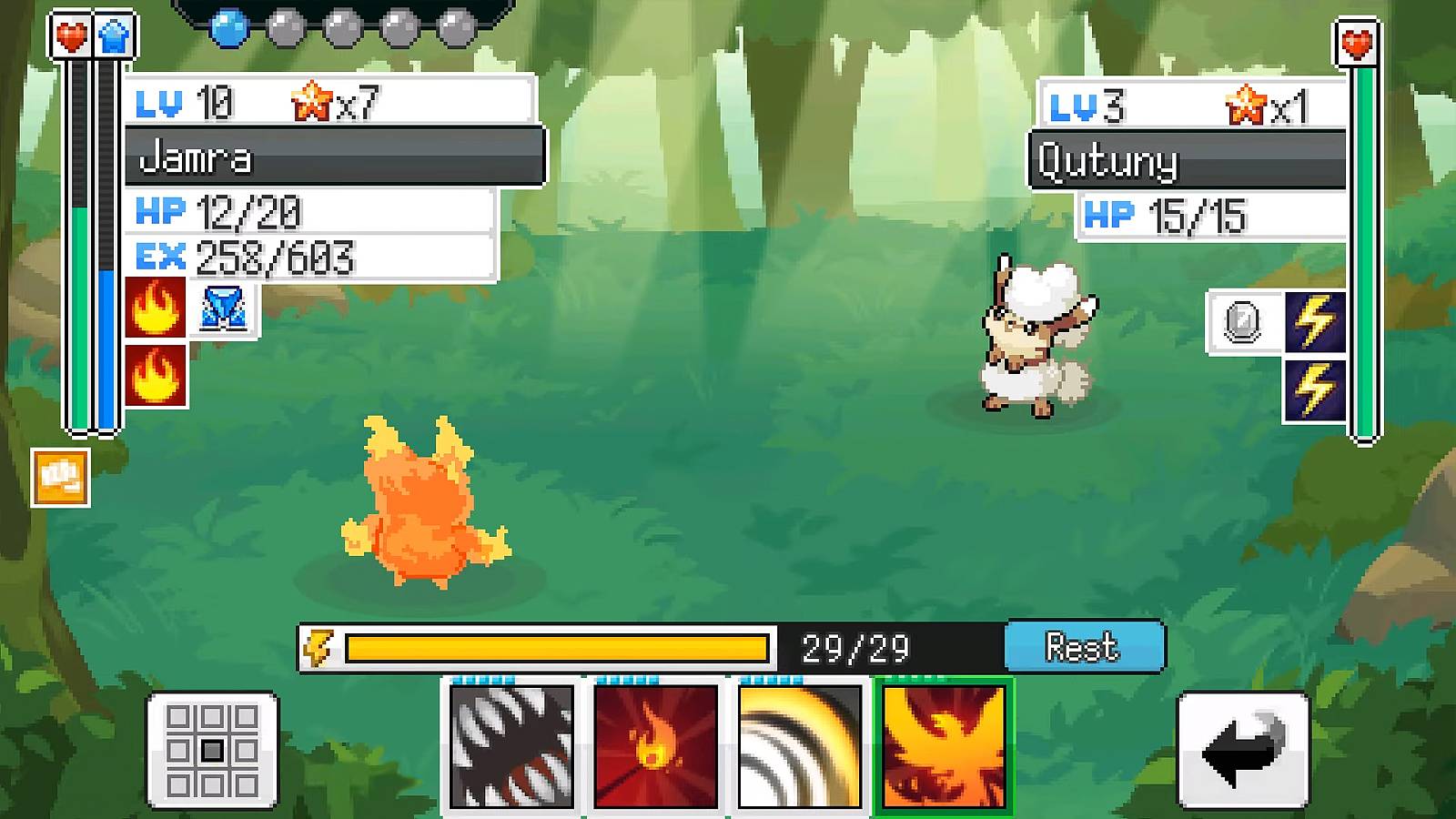Screen dimensions: 1456x819
Task: Select the flame attack move icon
Action: 653,748
